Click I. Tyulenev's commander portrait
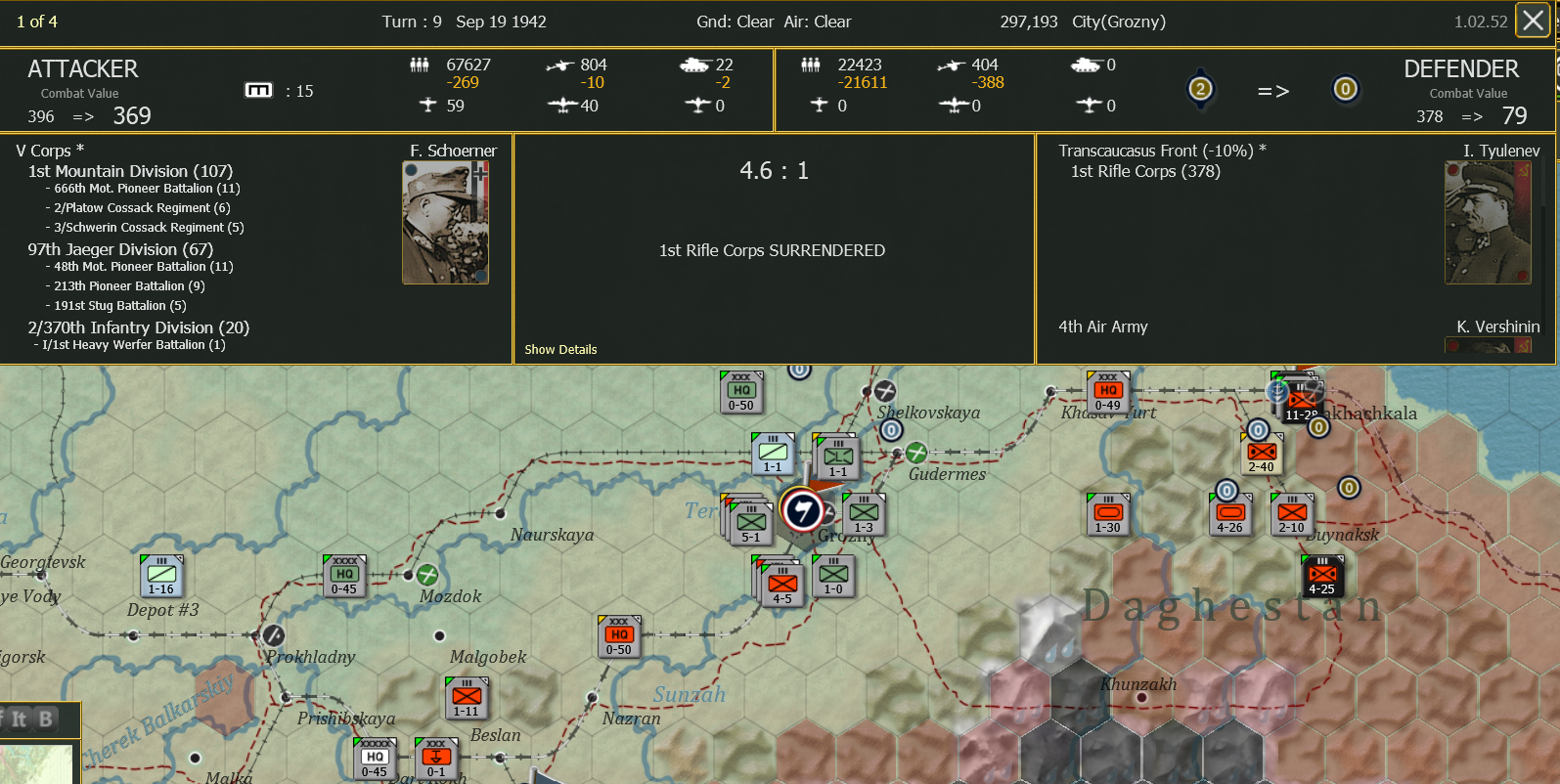The height and width of the screenshot is (784, 1560). (1488, 221)
